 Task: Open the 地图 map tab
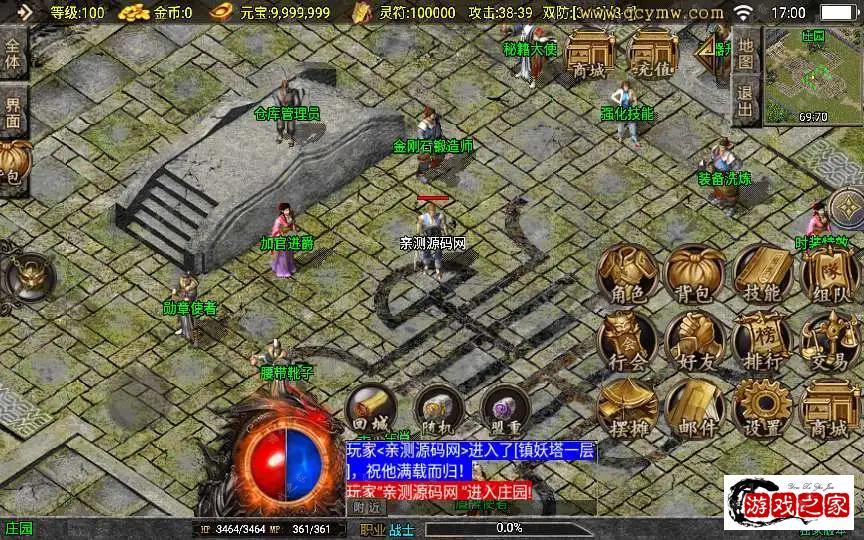(x=745, y=49)
